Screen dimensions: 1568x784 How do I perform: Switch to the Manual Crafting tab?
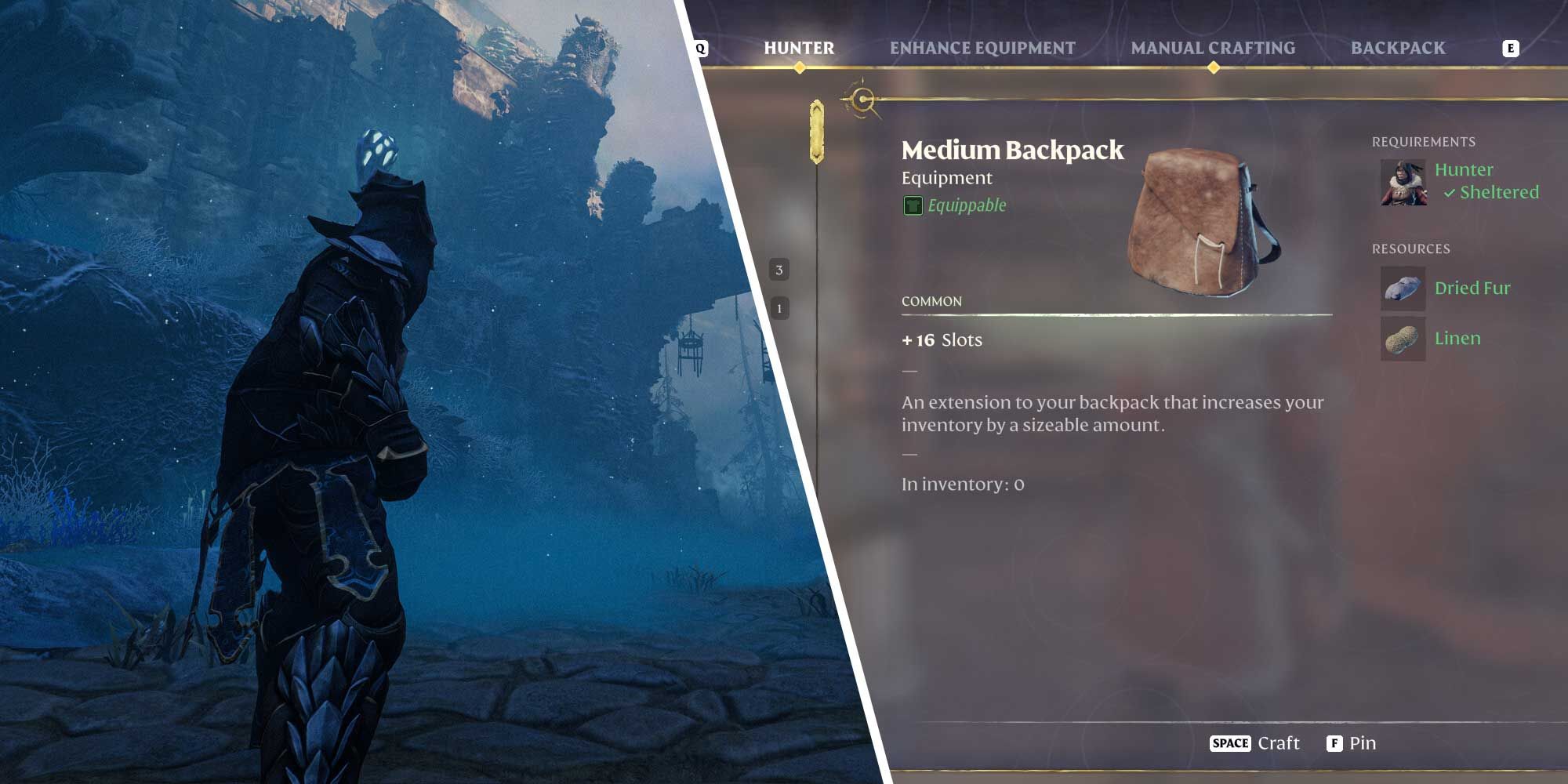(x=1213, y=48)
